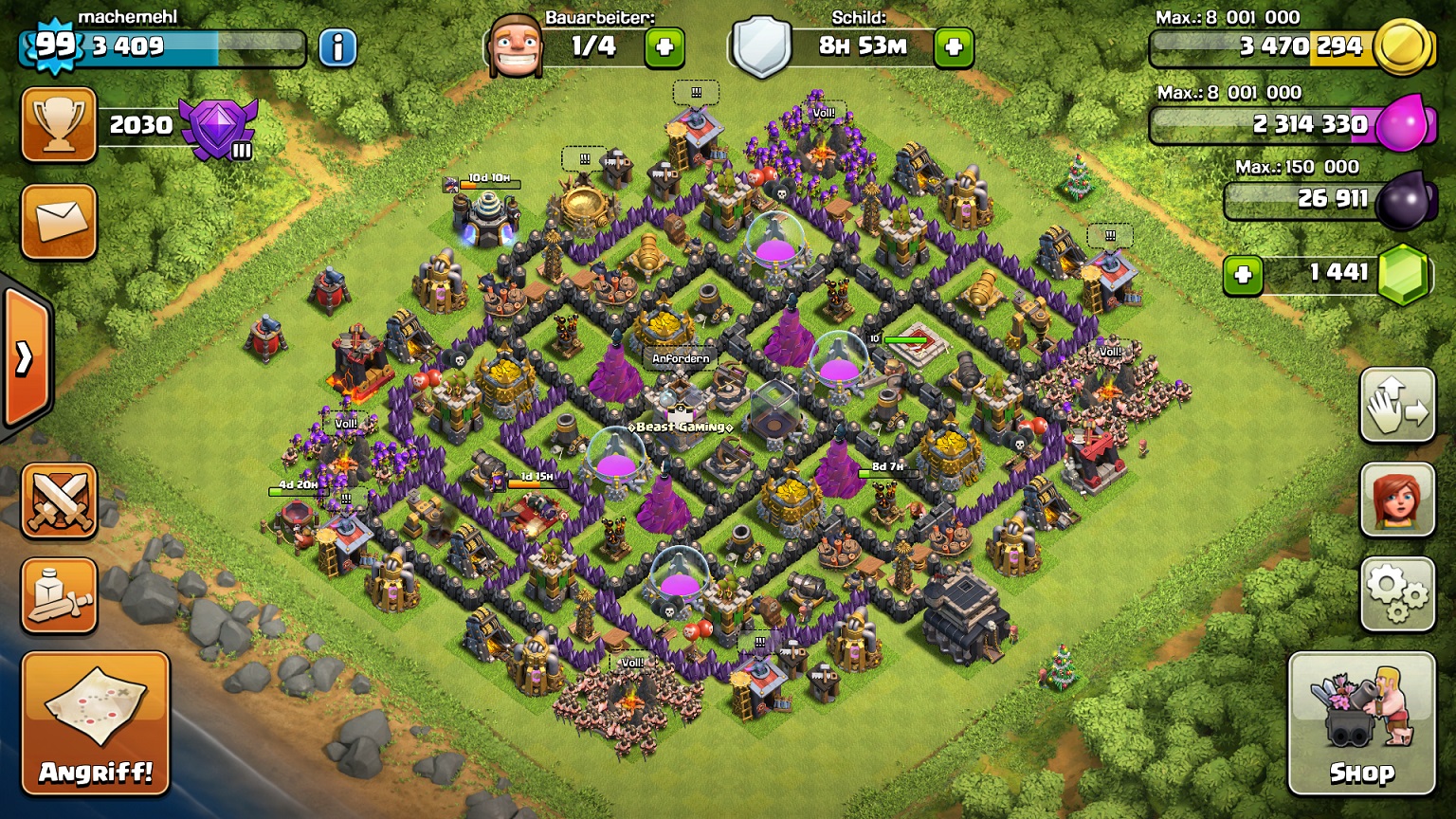This screenshot has height=819, width=1456.
Task: Activate the layout edit hand button
Action: pyautogui.click(x=1397, y=405)
